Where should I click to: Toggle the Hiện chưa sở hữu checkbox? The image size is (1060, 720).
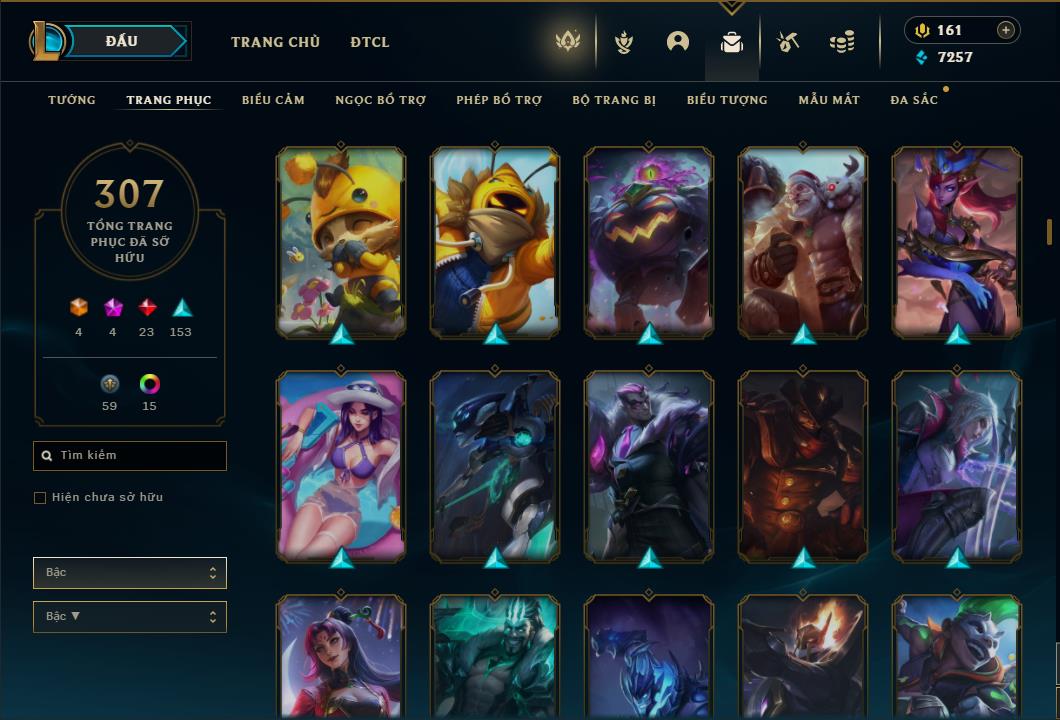(x=40, y=498)
